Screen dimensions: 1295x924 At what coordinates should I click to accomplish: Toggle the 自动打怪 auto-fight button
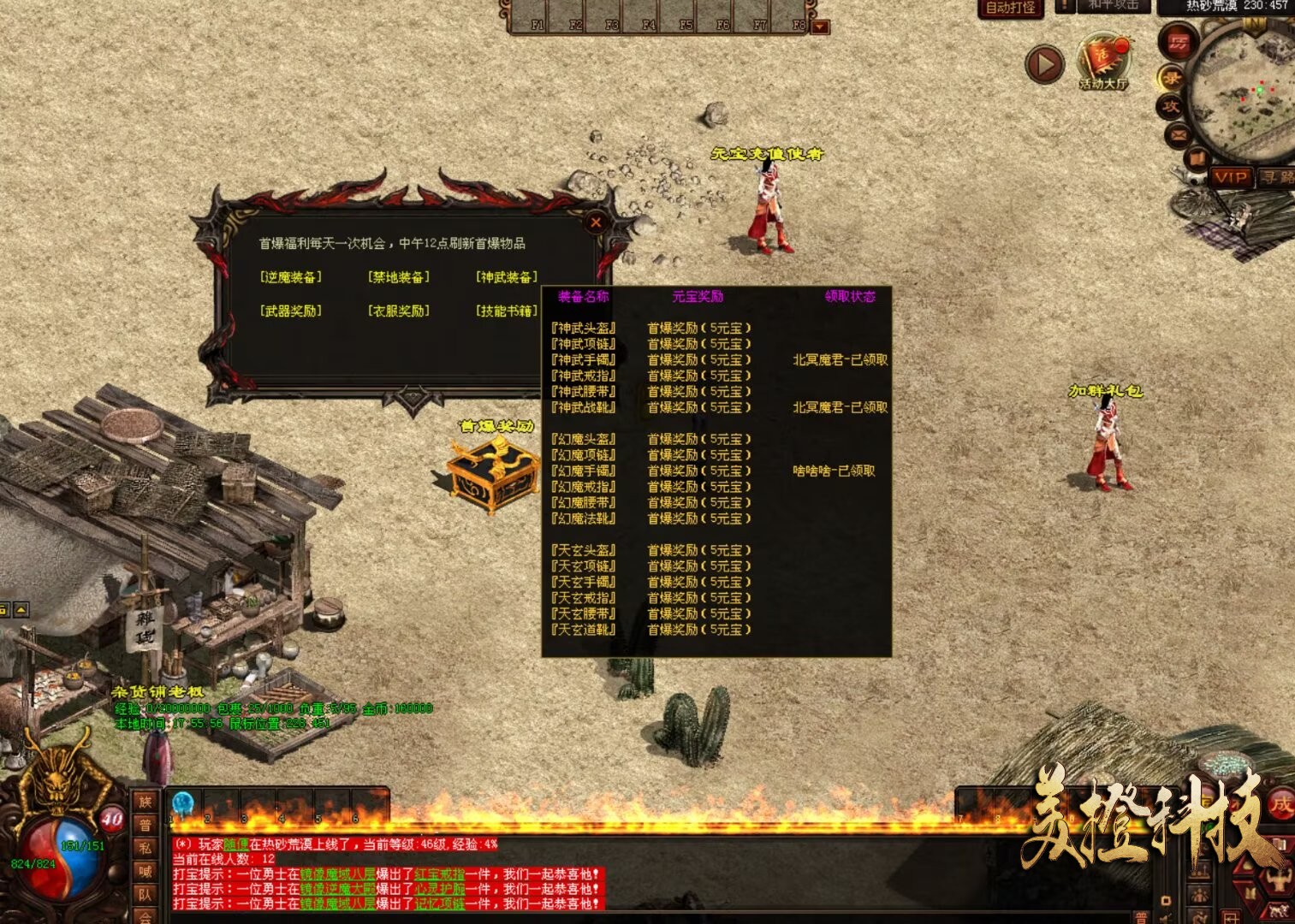click(x=1011, y=8)
